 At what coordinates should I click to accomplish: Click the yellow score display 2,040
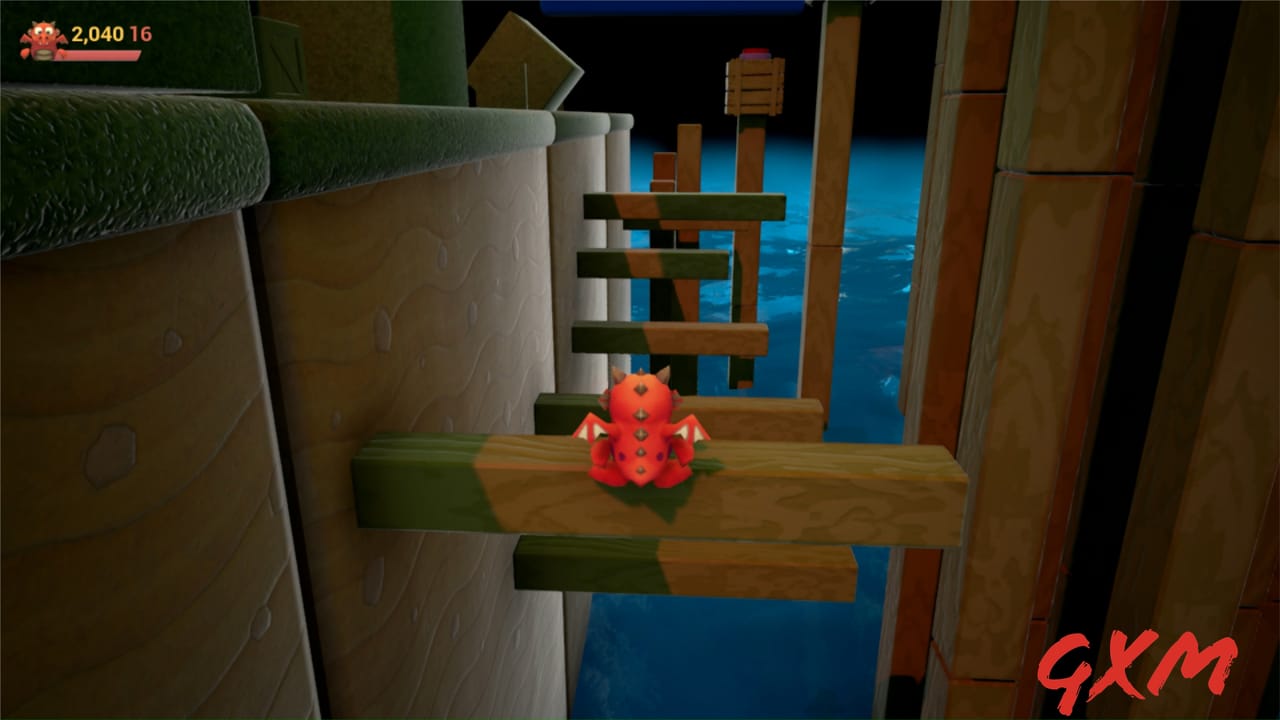pyautogui.click(x=92, y=35)
